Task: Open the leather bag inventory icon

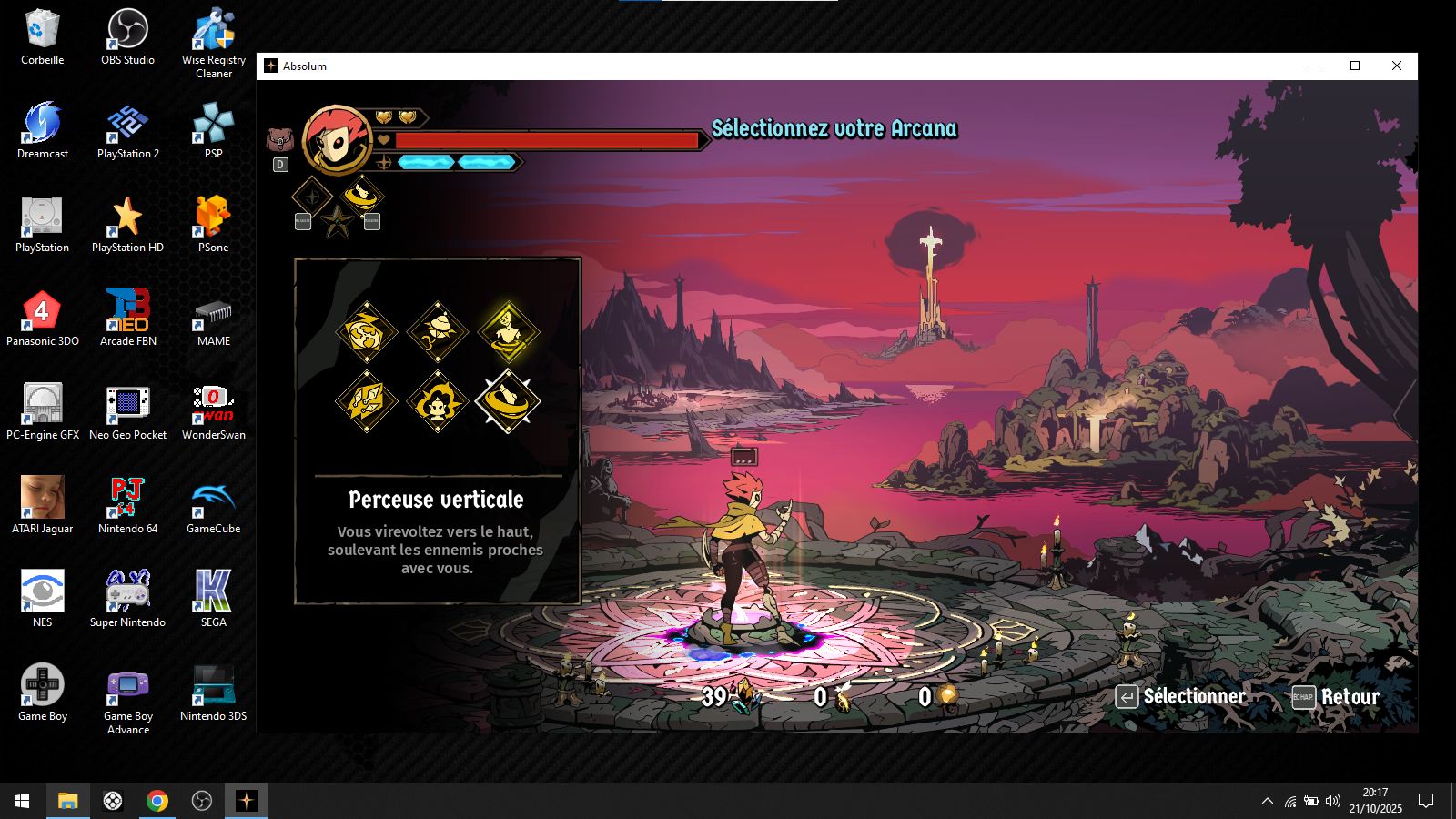Action: (x=279, y=140)
